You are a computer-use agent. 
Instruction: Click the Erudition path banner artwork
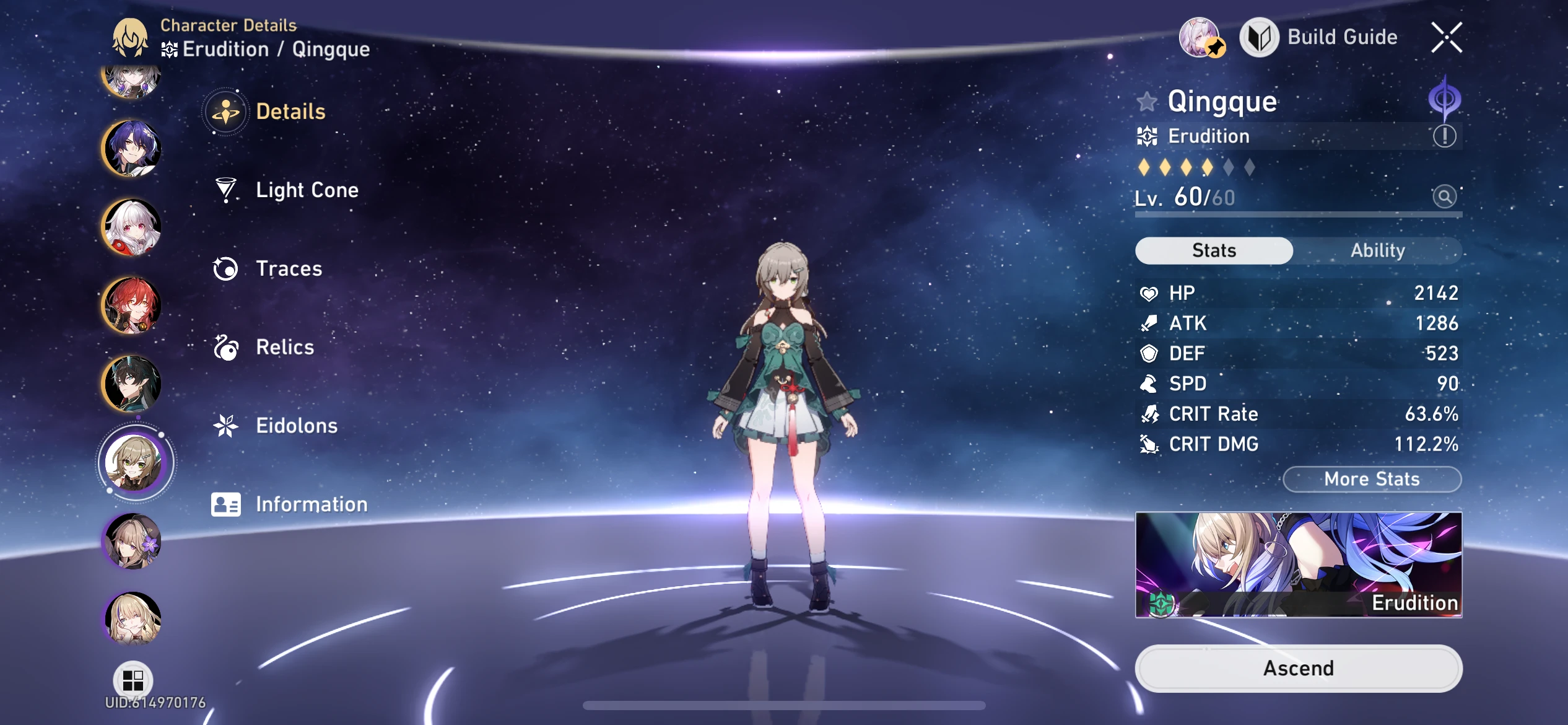tap(1298, 565)
